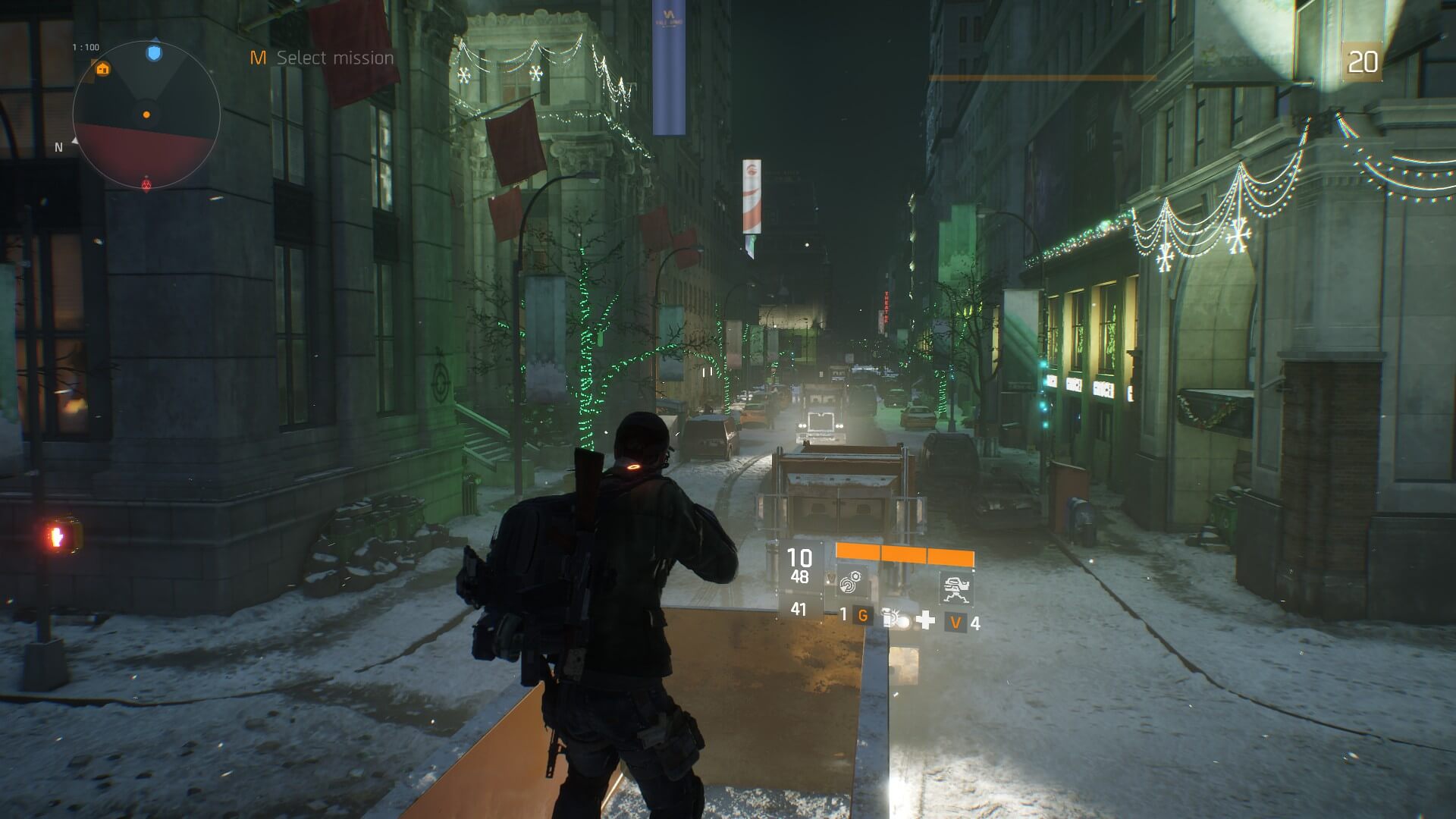The width and height of the screenshot is (1456, 819).
Task: Click the red Dark Zone marker on minimap
Action: (147, 184)
